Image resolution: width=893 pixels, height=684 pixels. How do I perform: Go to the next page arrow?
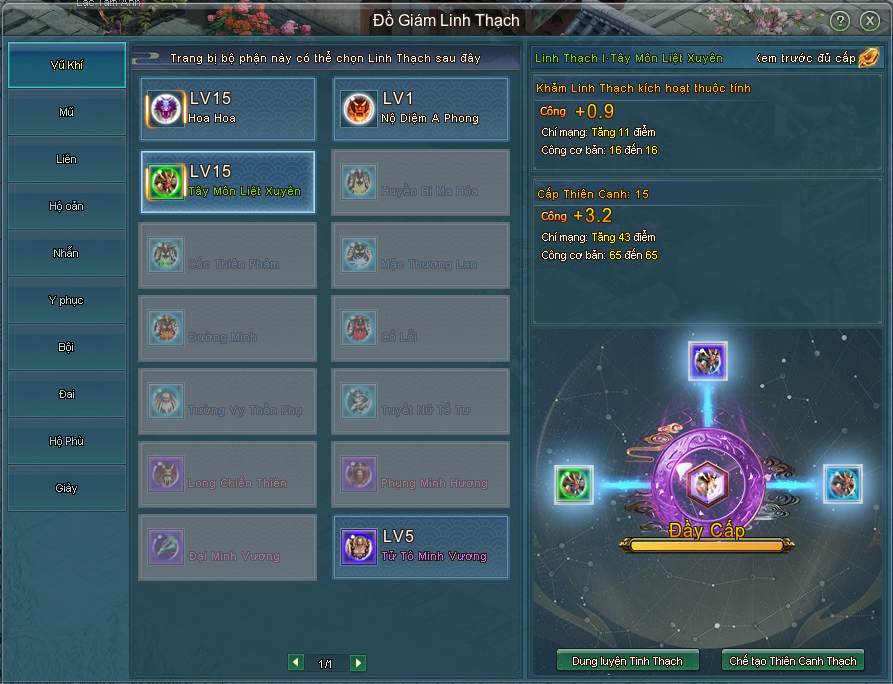(x=358, y=663)
